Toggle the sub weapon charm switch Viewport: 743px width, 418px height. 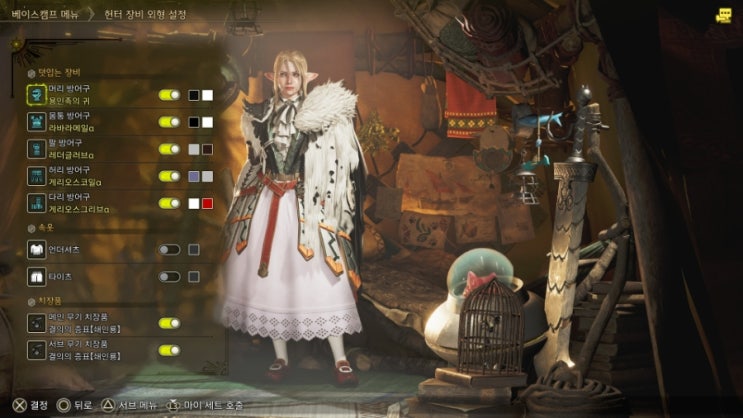click(169, 350)
